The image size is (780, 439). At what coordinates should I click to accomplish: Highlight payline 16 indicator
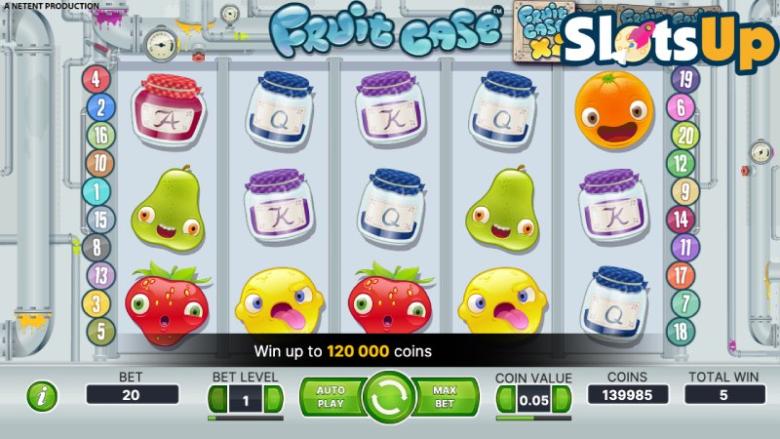(x=100, y=136)
